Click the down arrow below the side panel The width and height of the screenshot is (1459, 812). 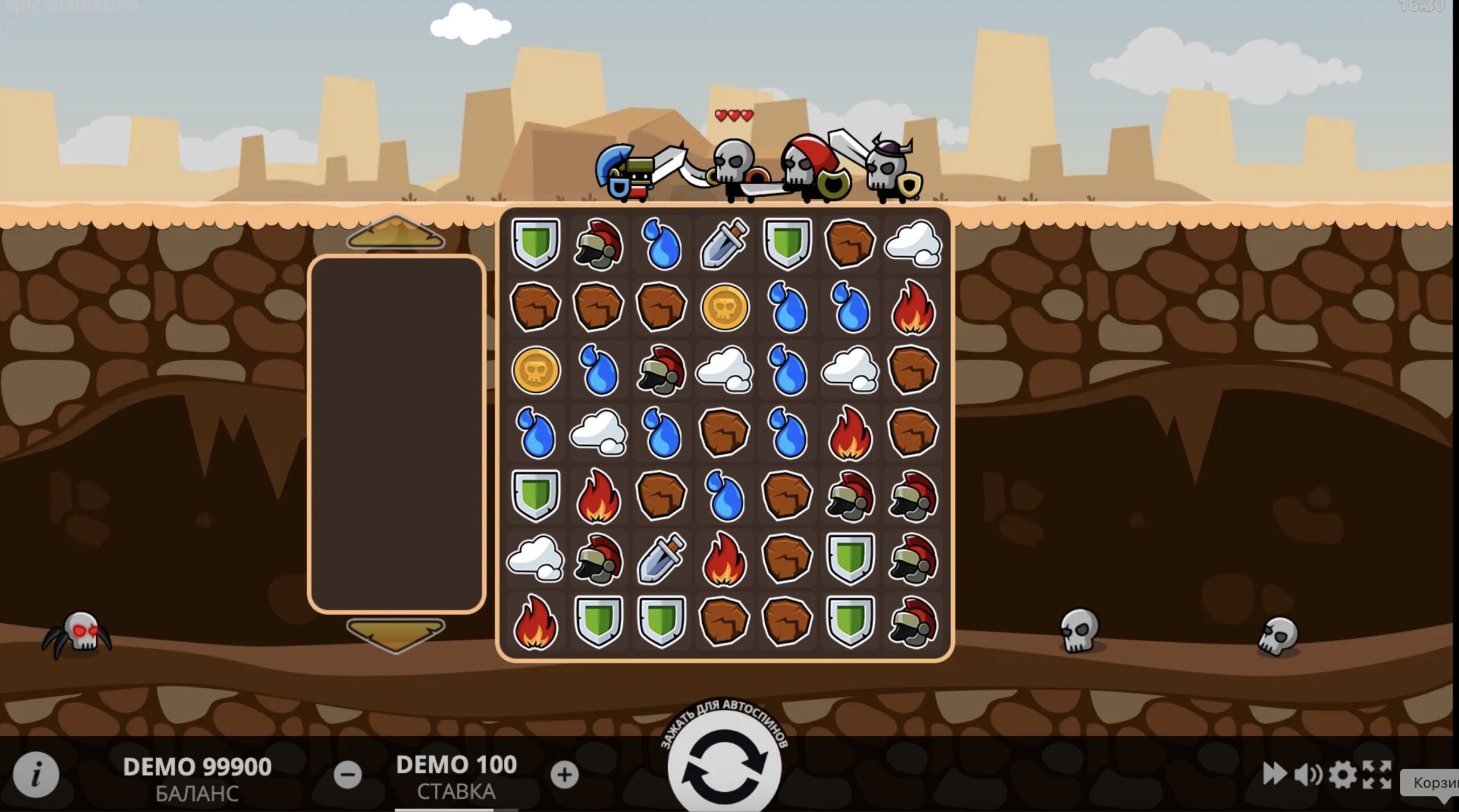click(396, 634)
